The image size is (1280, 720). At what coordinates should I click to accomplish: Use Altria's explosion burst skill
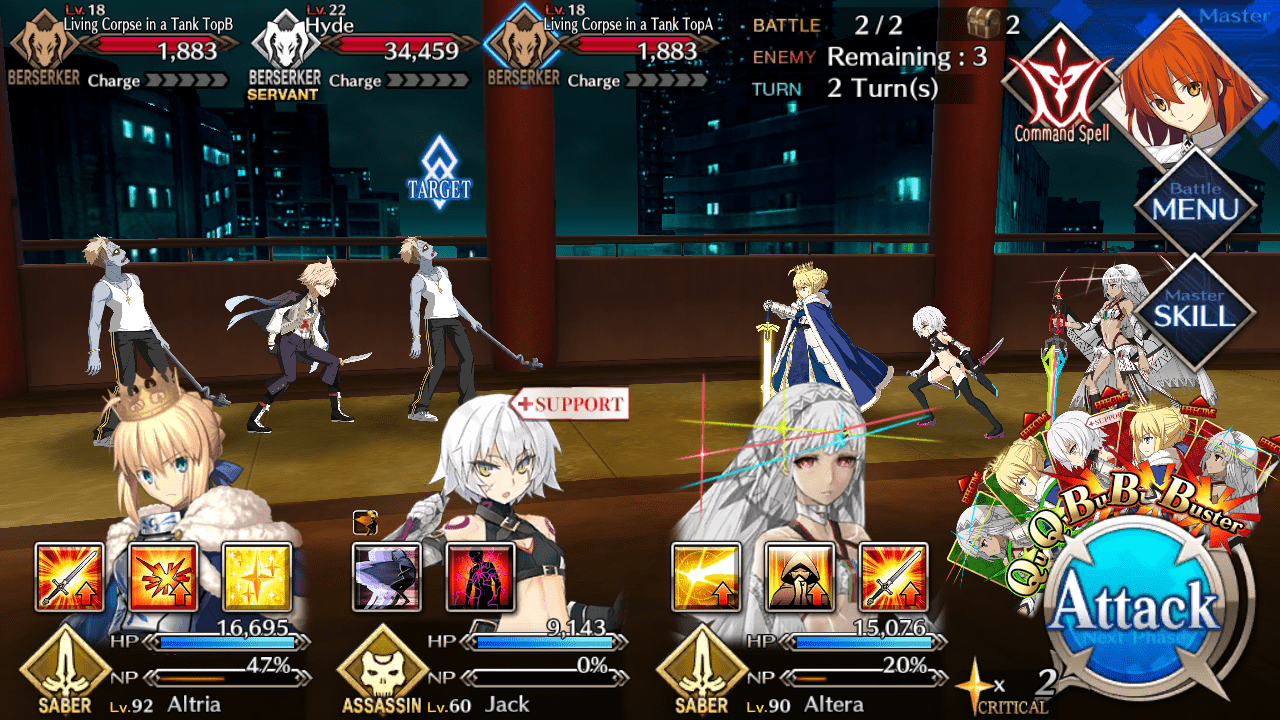(x=163, y=577)
